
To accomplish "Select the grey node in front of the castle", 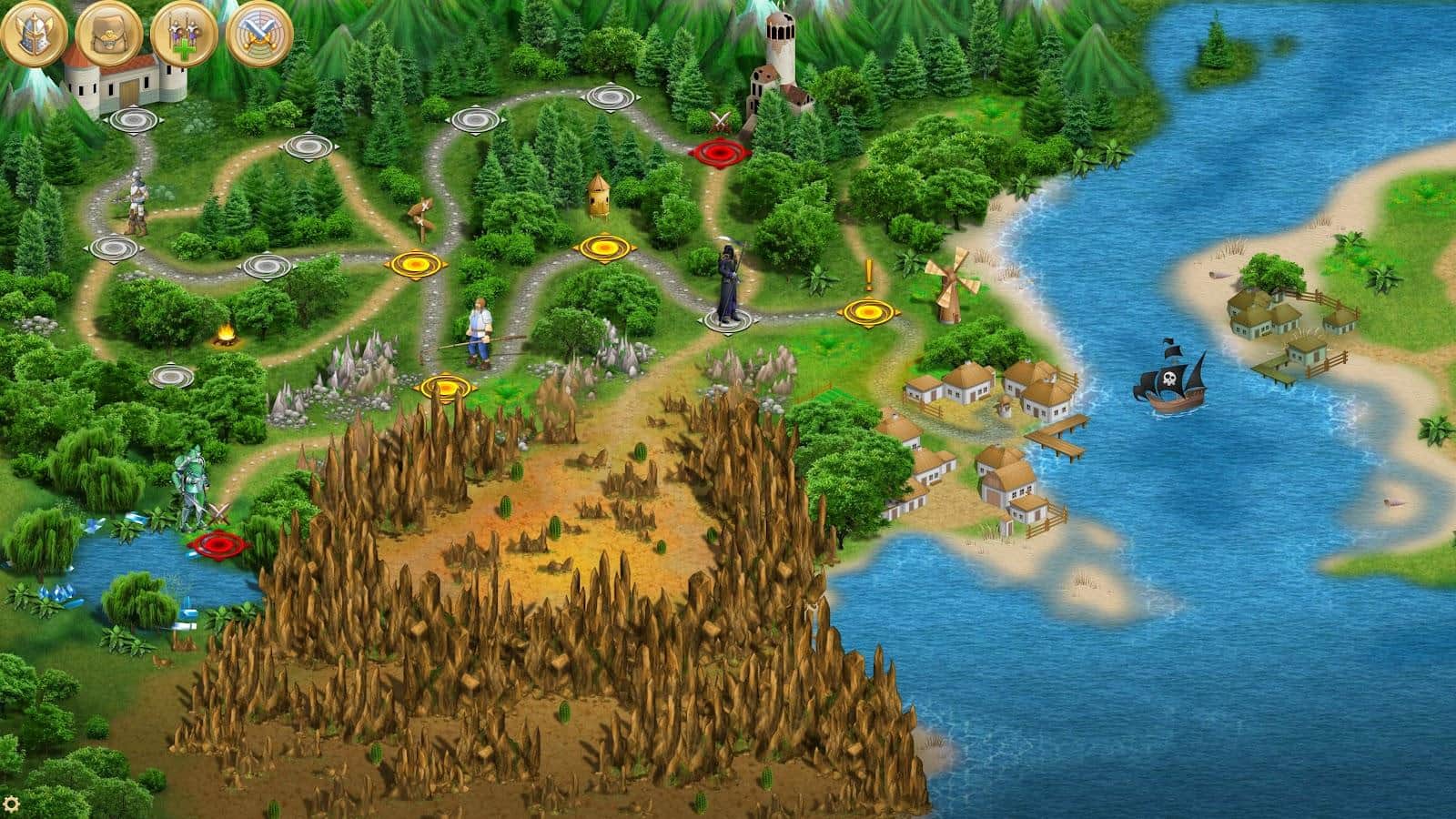I will click(x=134, y=118).
